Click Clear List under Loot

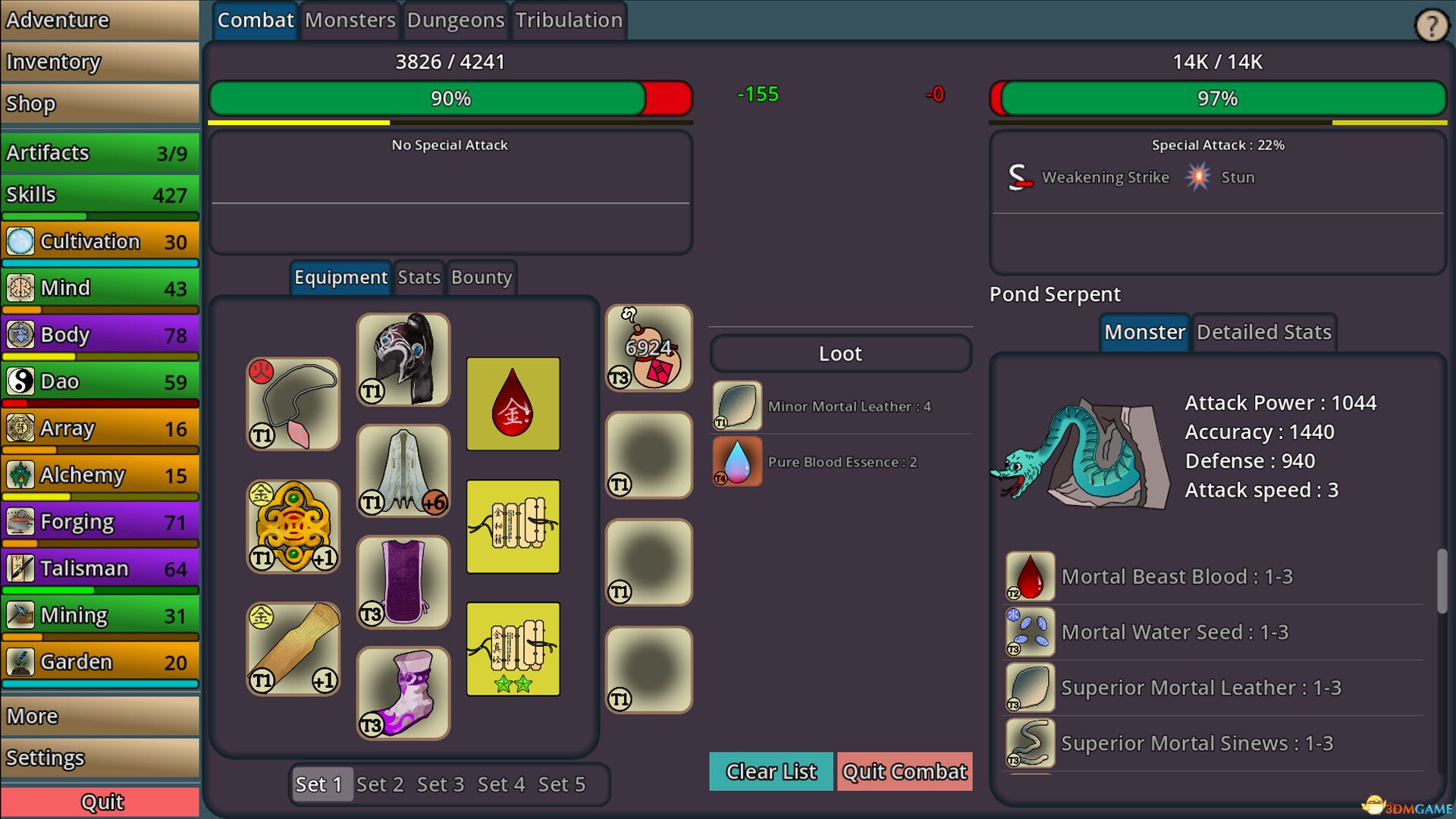(770, 771)
